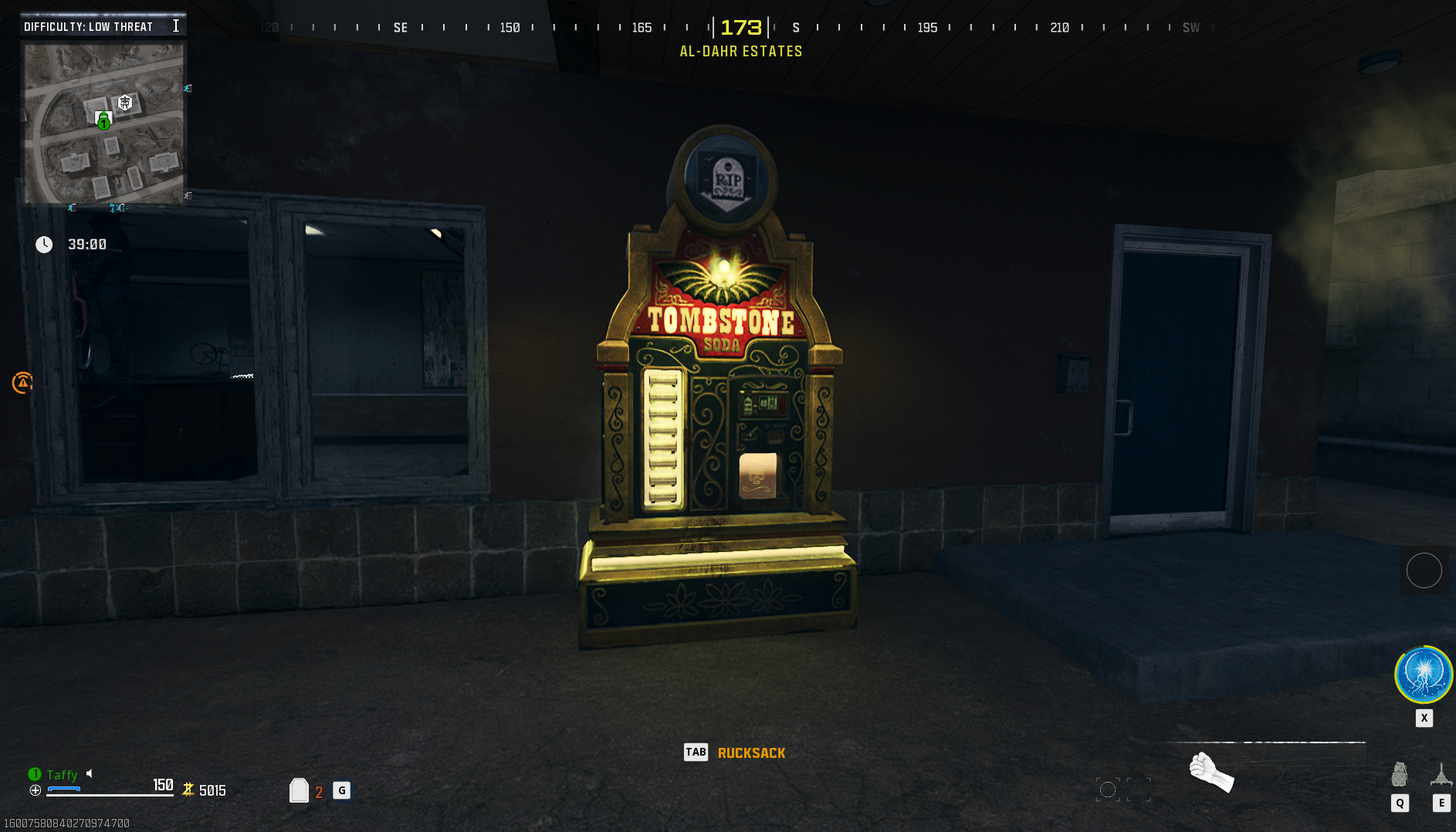Click the skull exfil icon on the minimap
Image resolution: width=1456 pixels, height=832 pixels.
tap(124, 103)
